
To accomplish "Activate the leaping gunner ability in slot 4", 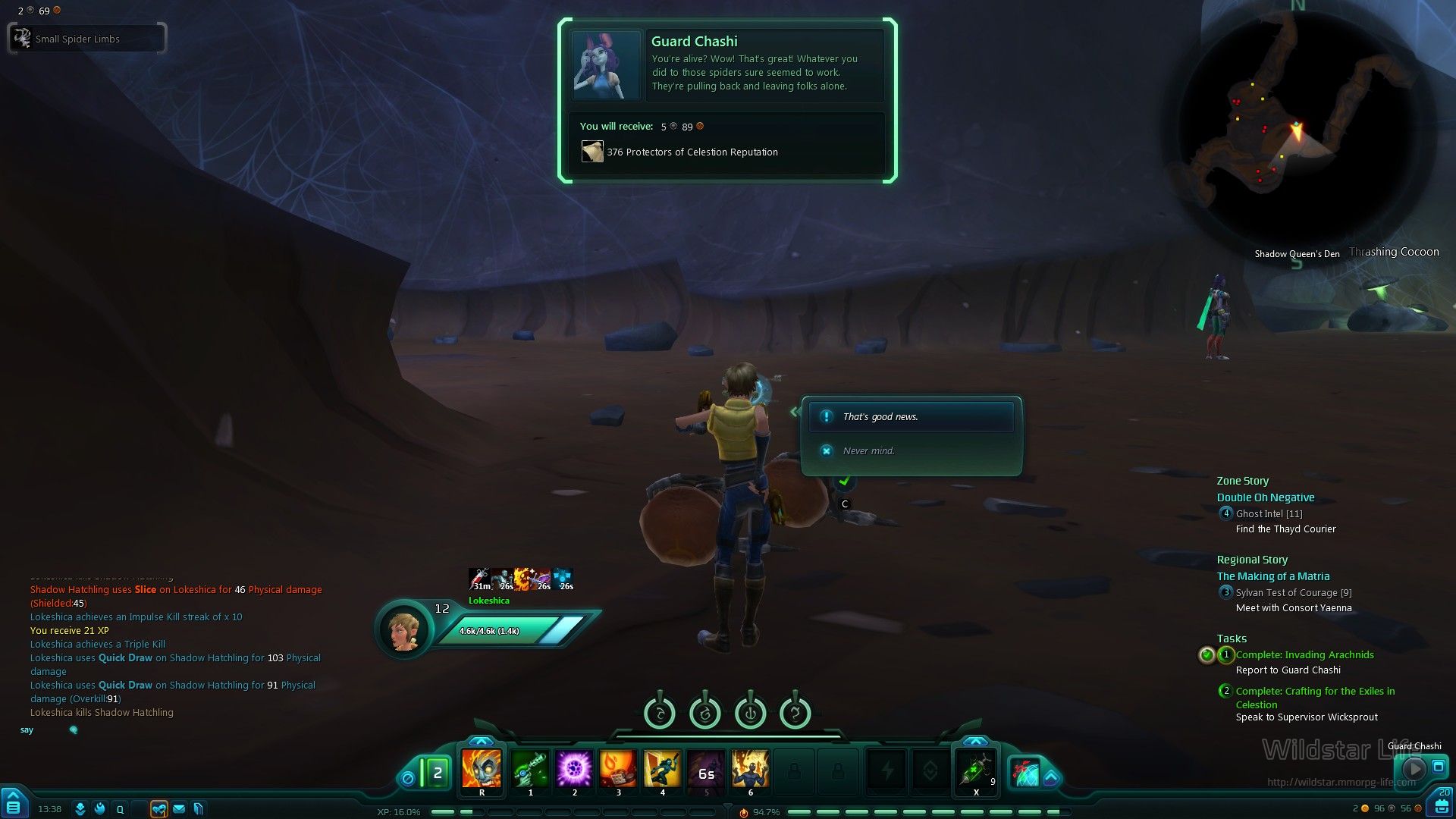I will pos(662,769).
